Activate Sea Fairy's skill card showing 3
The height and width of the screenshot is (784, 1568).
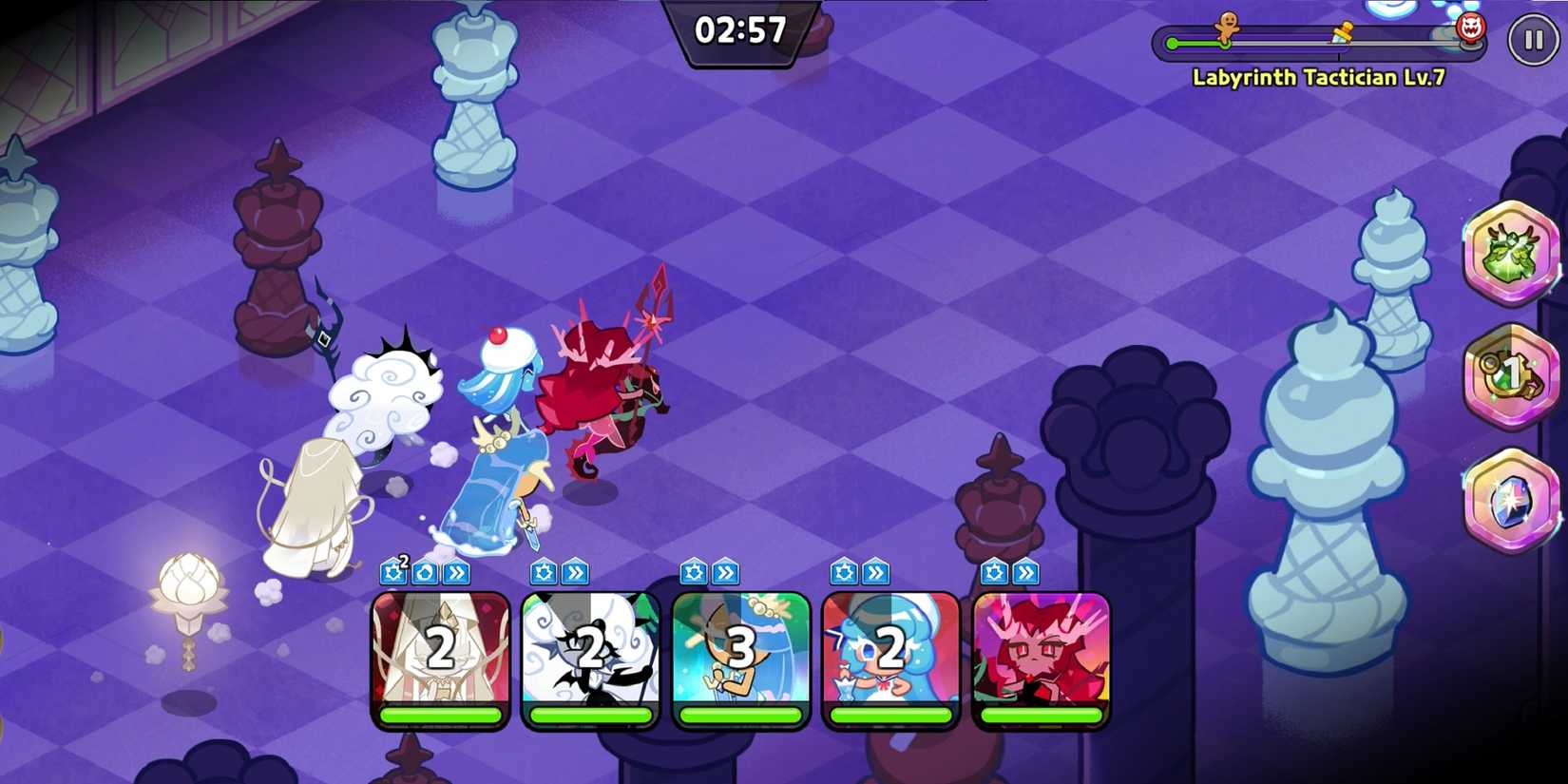click(x=739, y=656)
